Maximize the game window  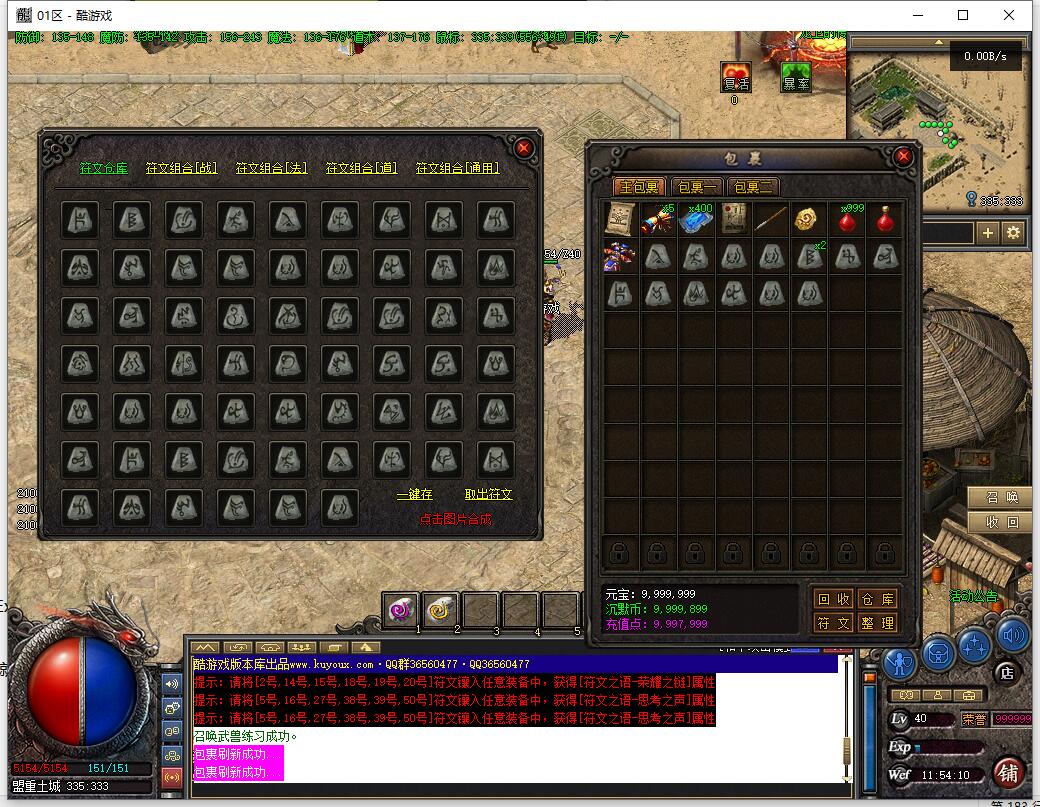(x=963, y=15)
